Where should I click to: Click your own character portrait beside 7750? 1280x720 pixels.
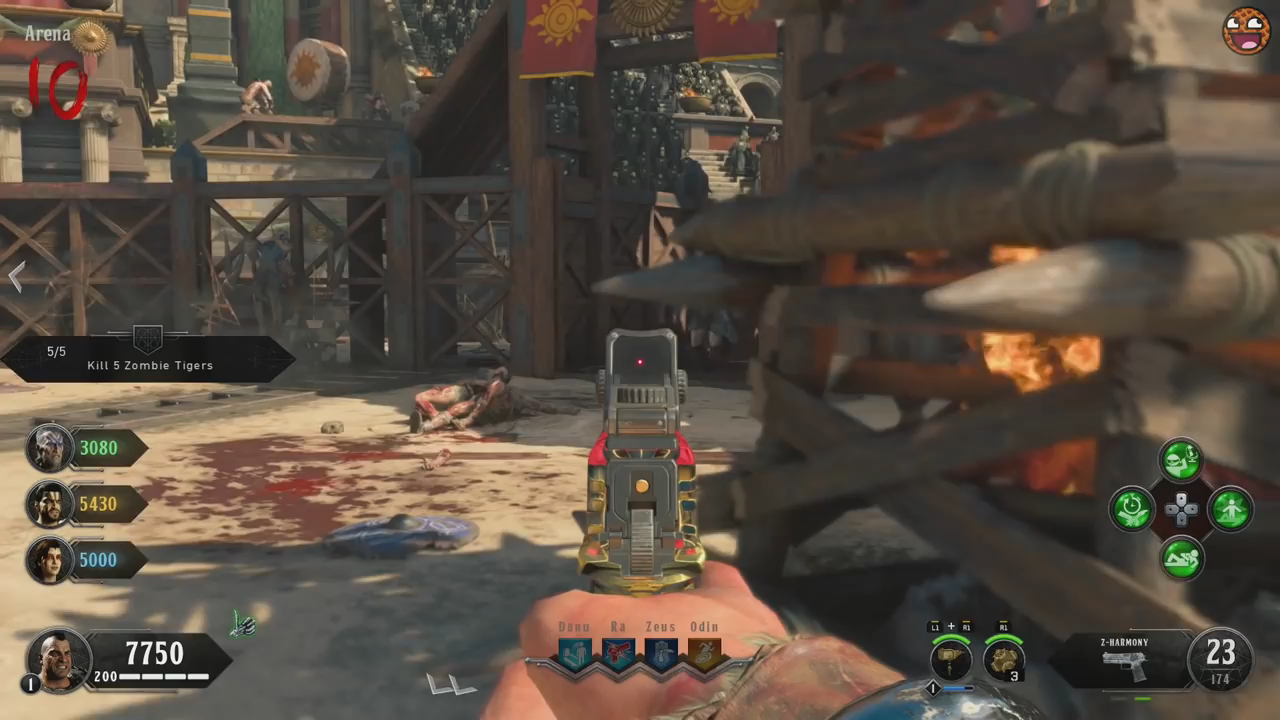[59, 658]
